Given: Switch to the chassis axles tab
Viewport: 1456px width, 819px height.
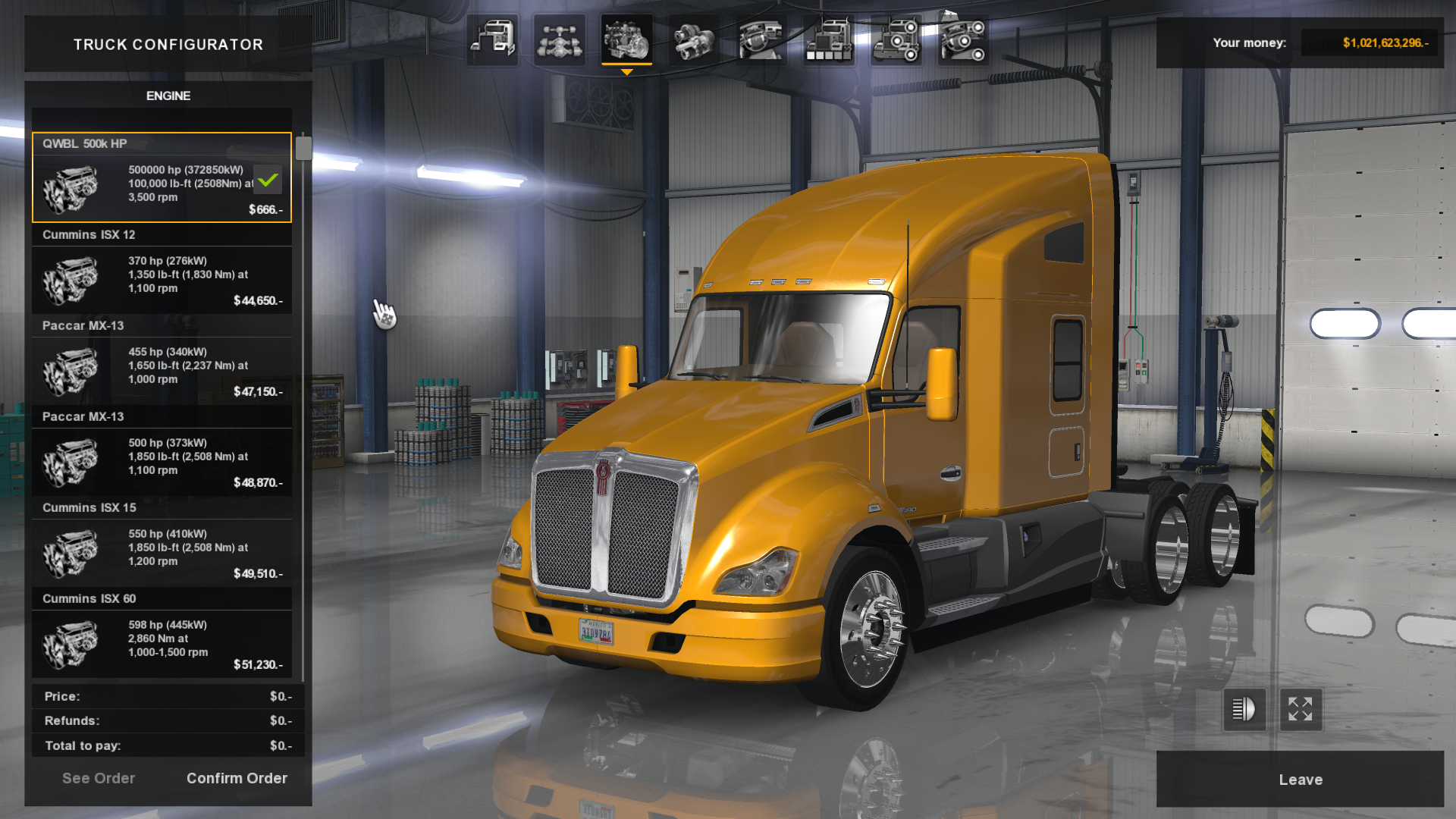Looking at the screenshot, I should click(x=560, y=39).
